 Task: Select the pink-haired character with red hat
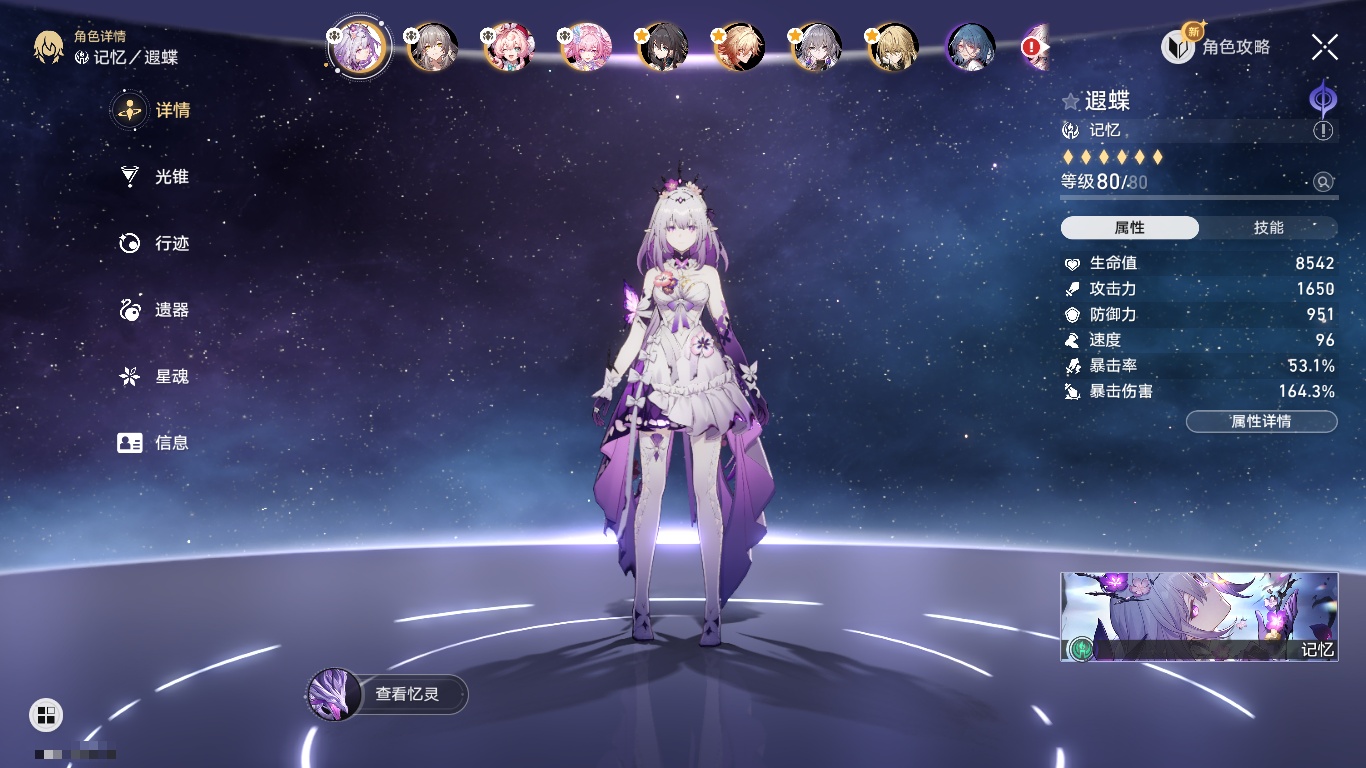[509, 47]
